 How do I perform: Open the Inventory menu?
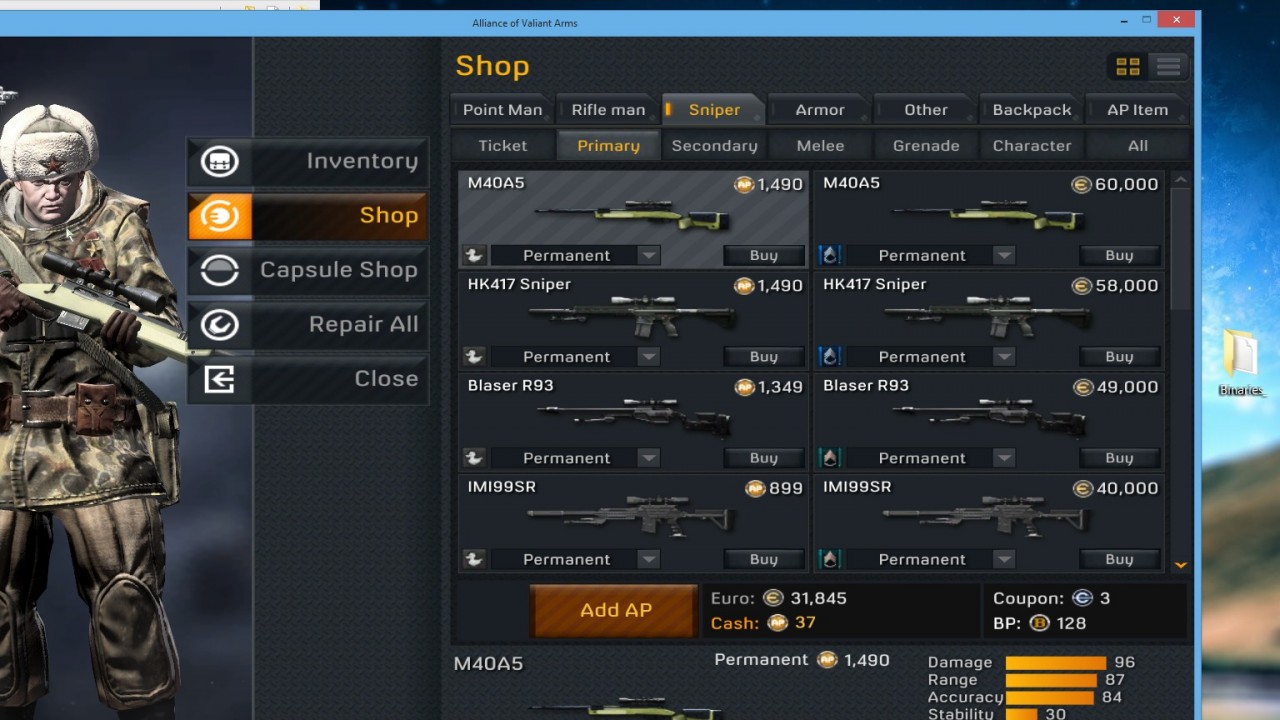pos(308,161)
